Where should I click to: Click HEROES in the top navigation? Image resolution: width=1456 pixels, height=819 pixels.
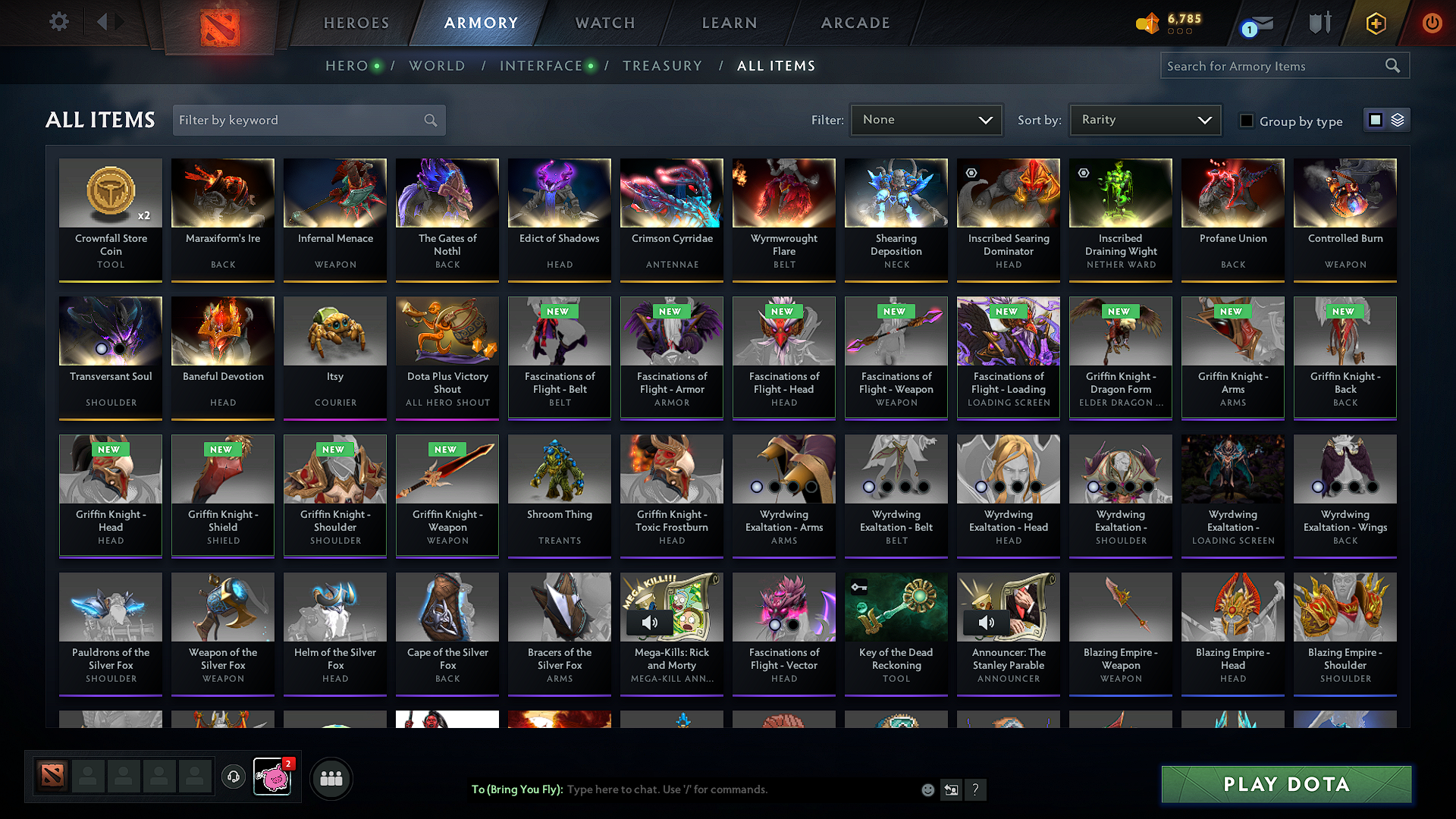356,23
